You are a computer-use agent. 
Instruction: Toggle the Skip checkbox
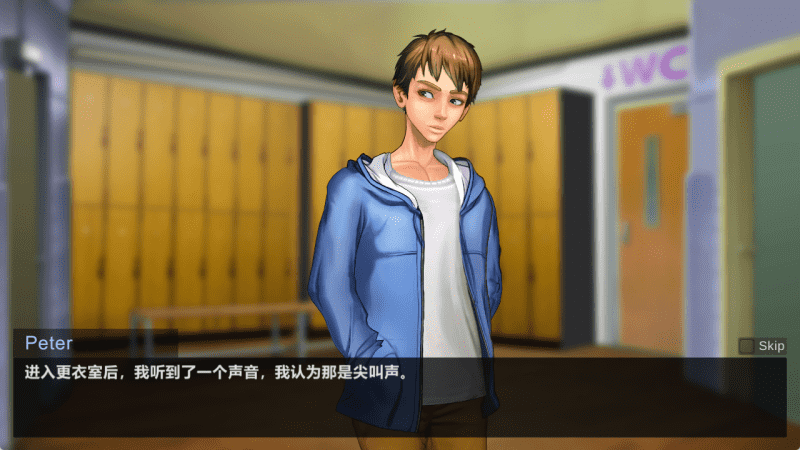[746, 346]
